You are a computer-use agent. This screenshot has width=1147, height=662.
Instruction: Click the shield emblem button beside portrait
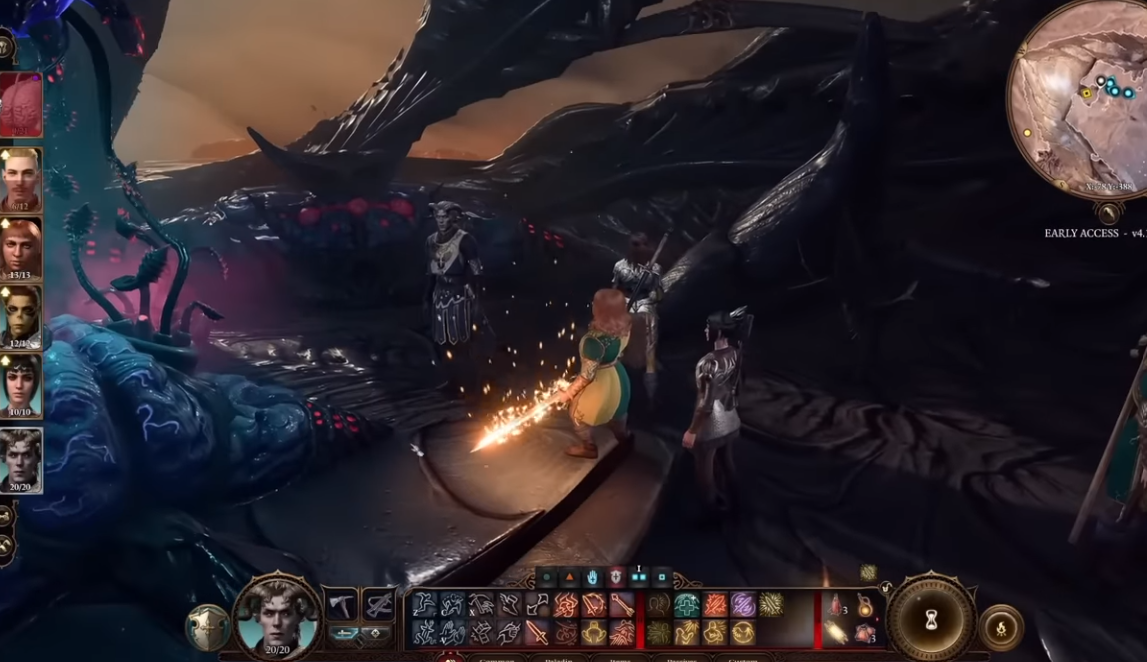click(207, 627)
